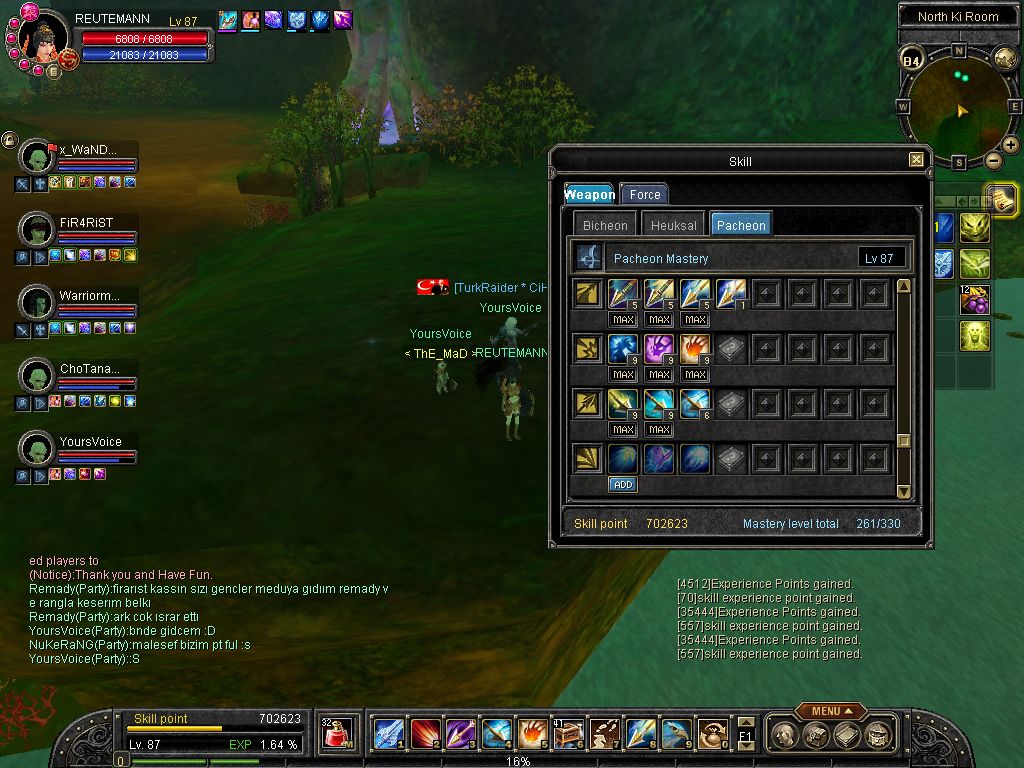Select party member YoursVoice portrait
Screen dimensions: 1024x768
tap(37, 448)
